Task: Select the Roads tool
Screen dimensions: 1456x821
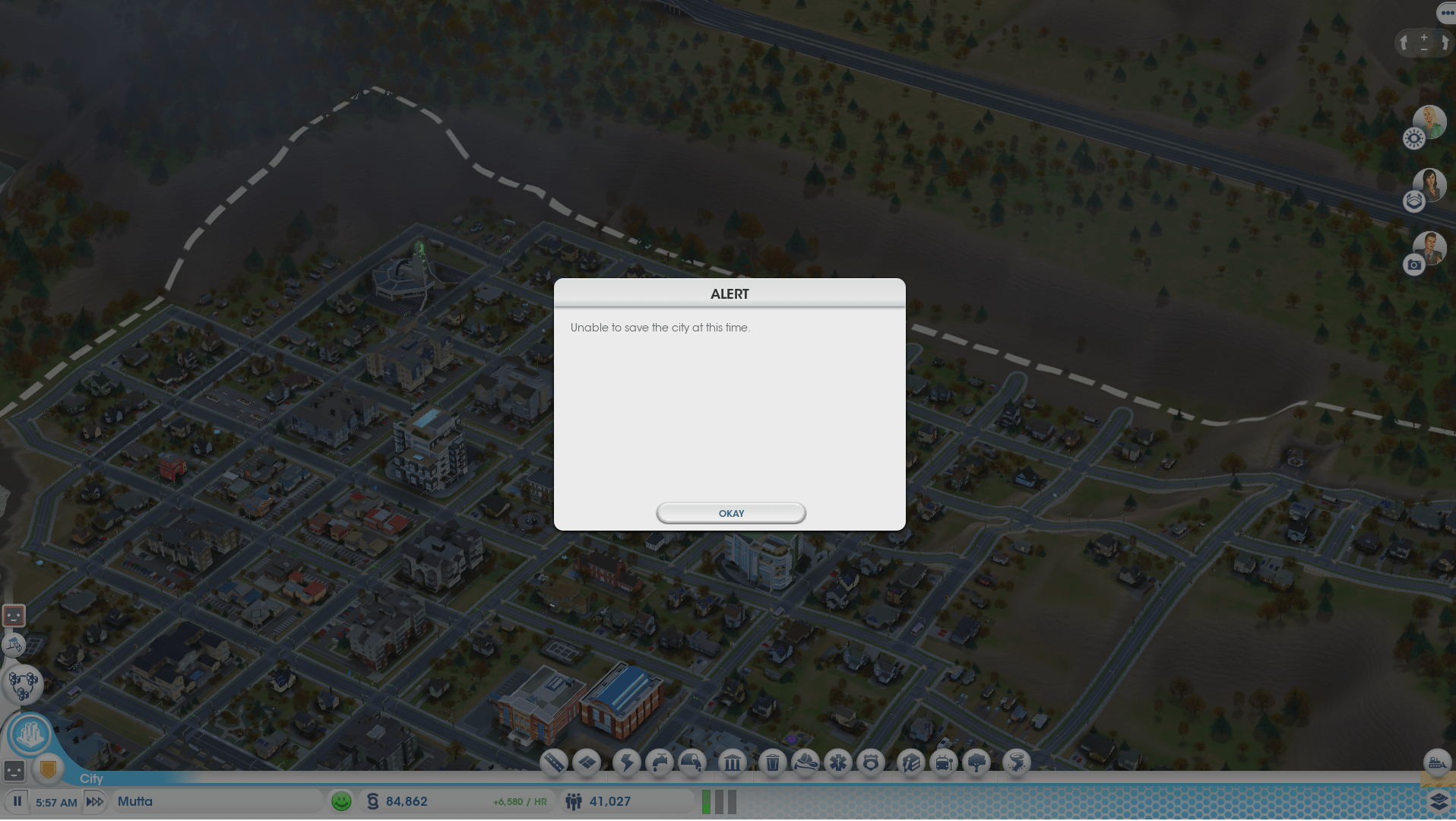Action: (x=552, y=763)
